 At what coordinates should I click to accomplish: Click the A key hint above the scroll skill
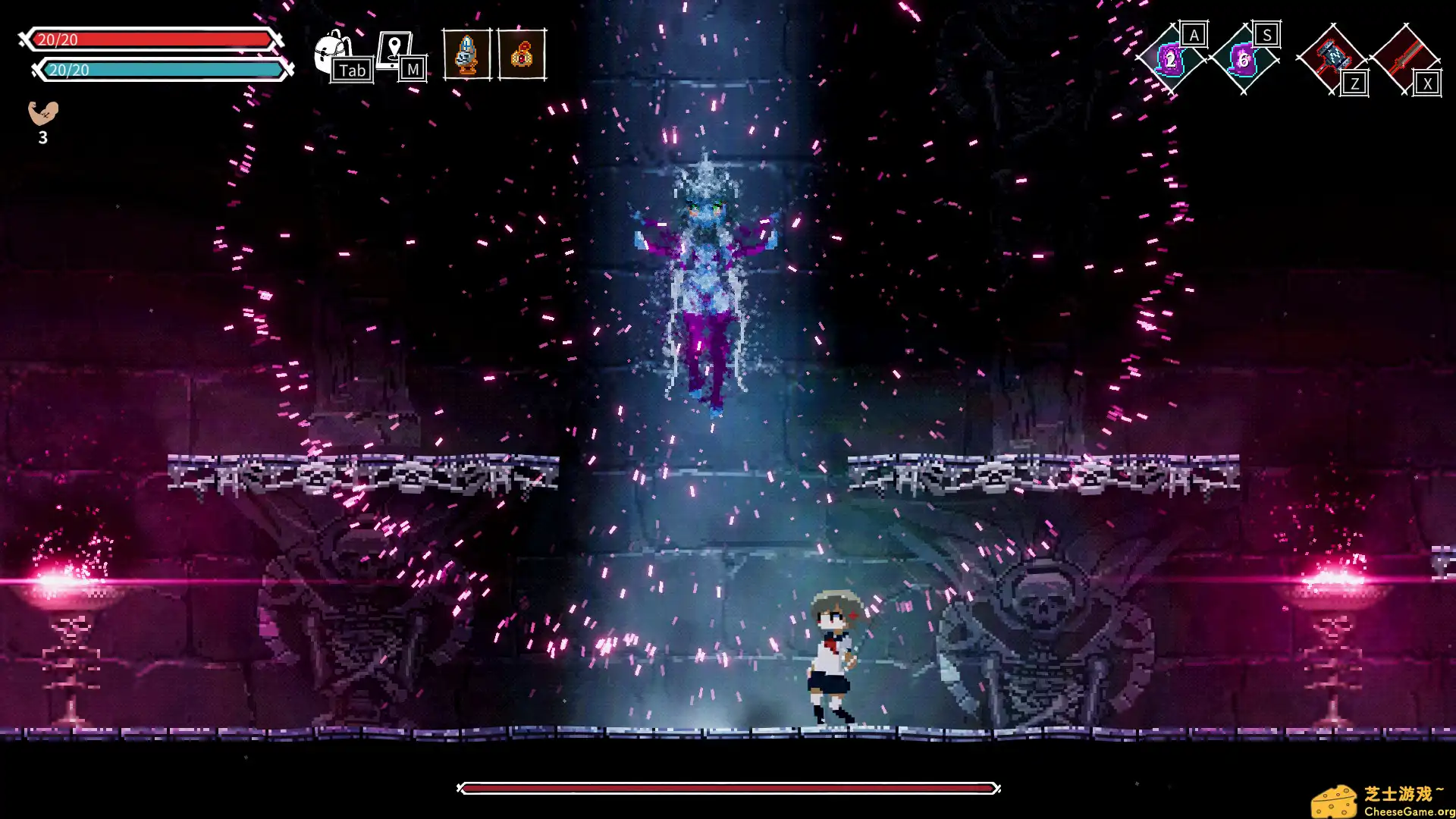(x=1194, y=33)
